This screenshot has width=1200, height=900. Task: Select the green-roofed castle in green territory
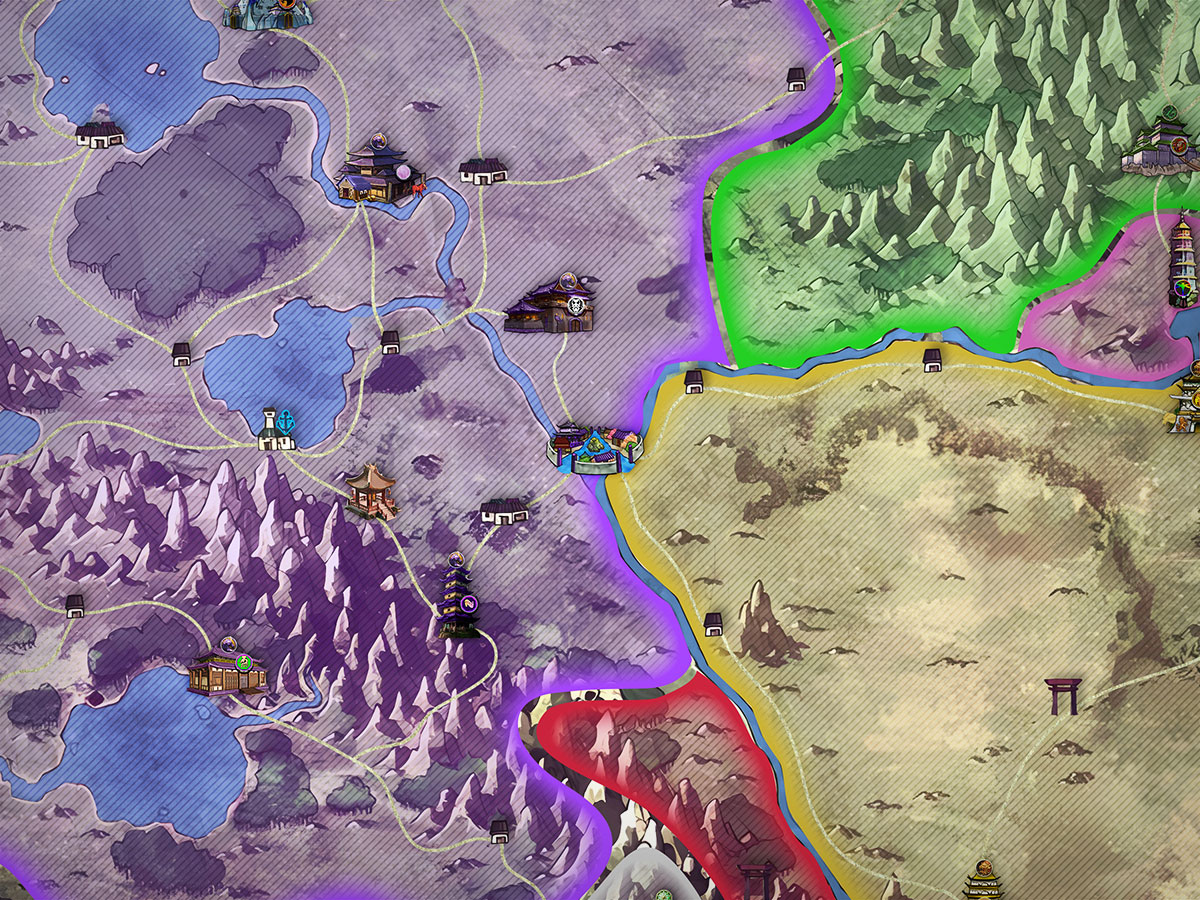click(1162, 147)
